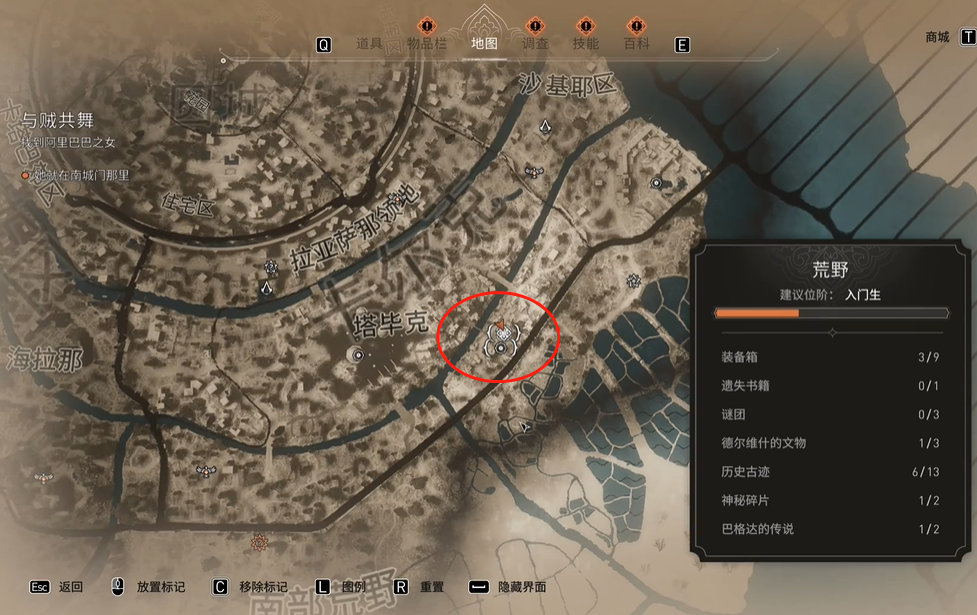Select the white circle marker left of 塔毕克 marker cluster
The height and width of the screenshot is (615, 977).
point(357,355)
